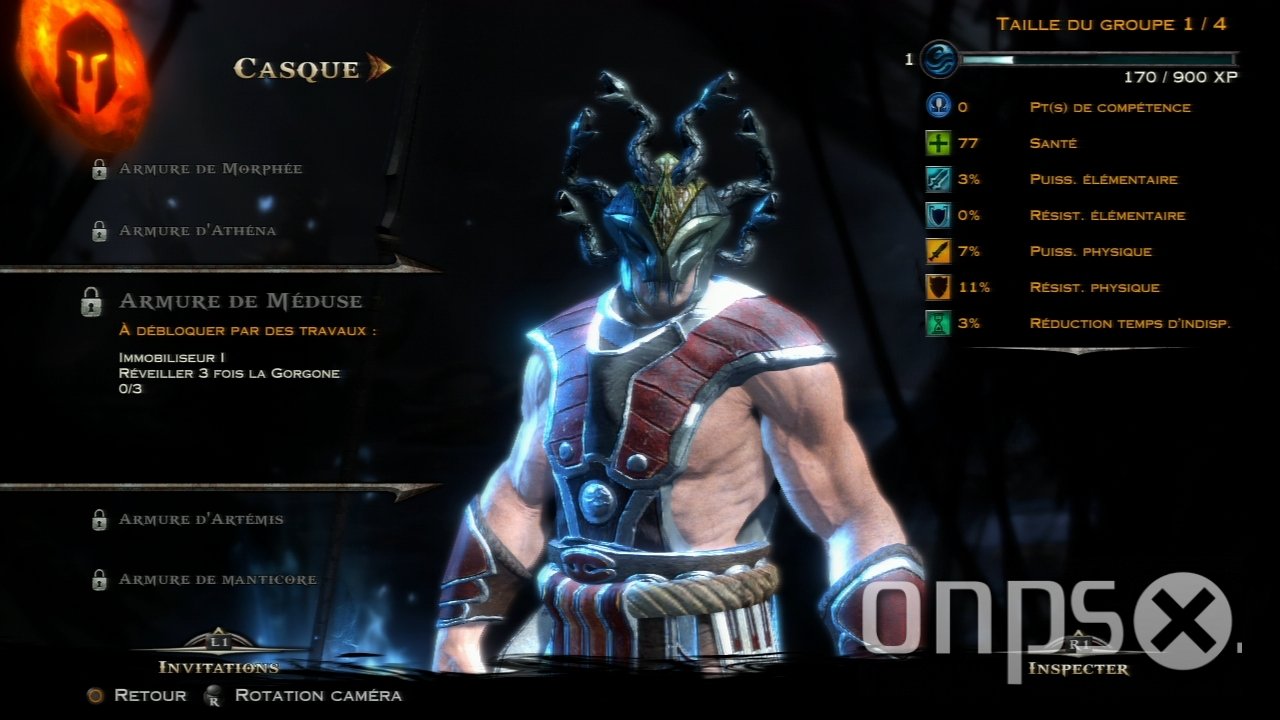1280x720 pixels.
Task: Toggle the lock on Armure d'Artémis
Action: 98,519
